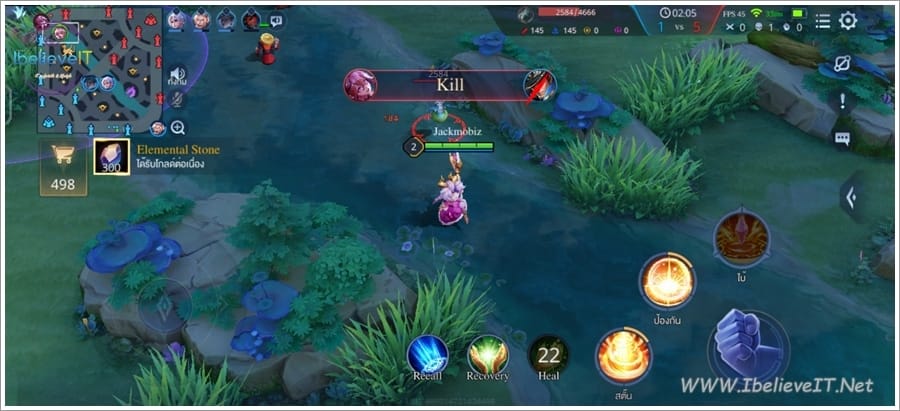Click the ringed planet icon below the gear
This screenshot has height=411, width=900.
click(x=843, y=63)
